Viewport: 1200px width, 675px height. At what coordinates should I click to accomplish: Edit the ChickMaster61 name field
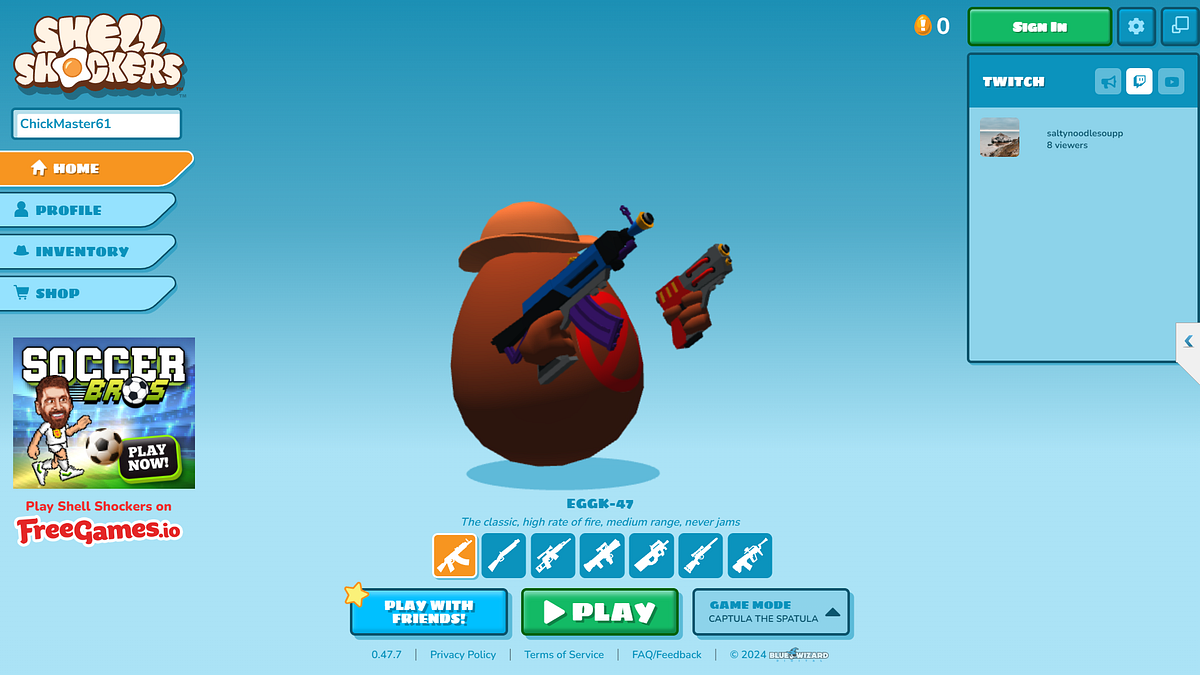pyautogui.click(x=96, y=124)
